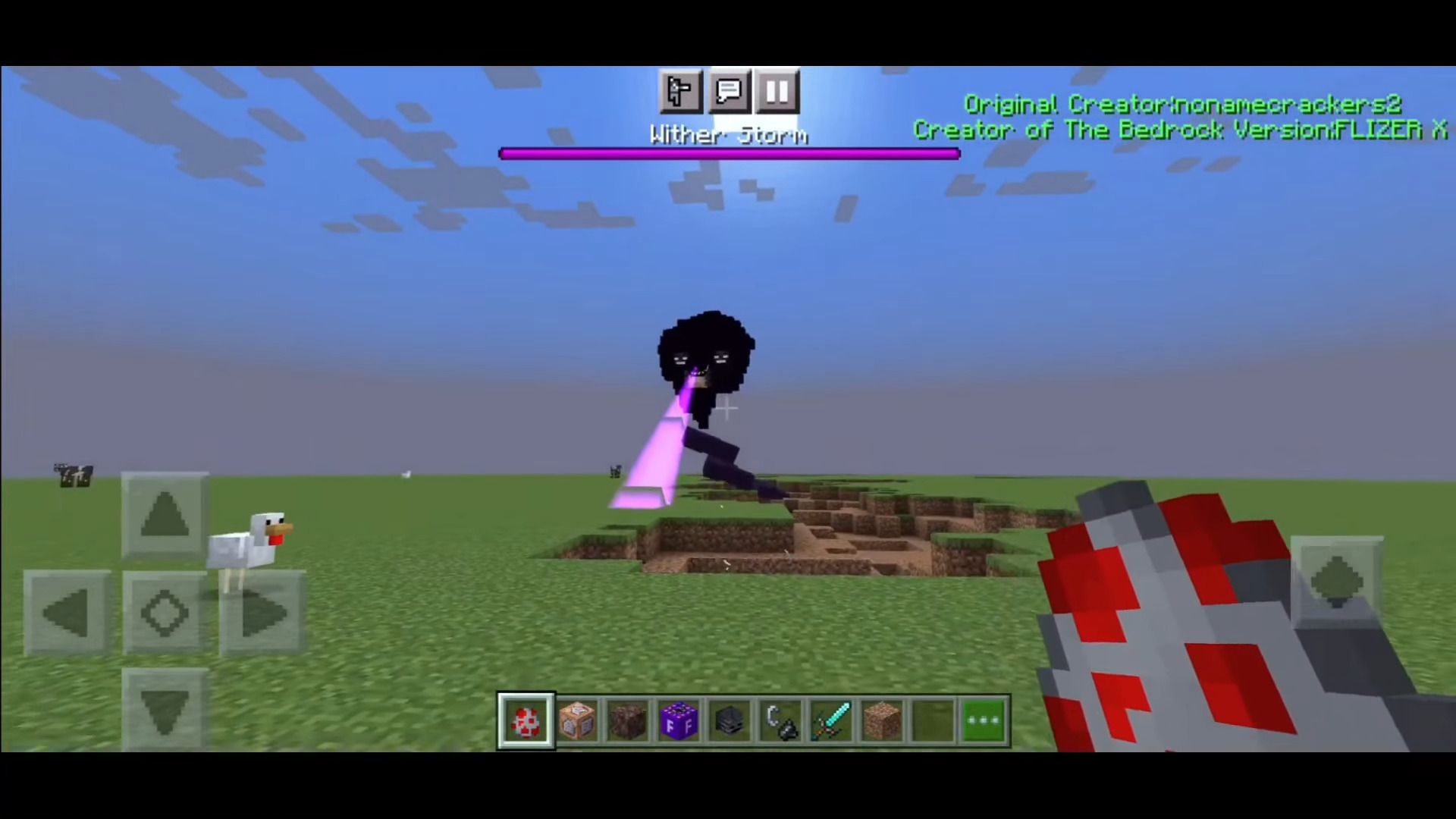The image size is (1456, 819).
Task: Select the command block from the hotbar
Action: (576, 720)
